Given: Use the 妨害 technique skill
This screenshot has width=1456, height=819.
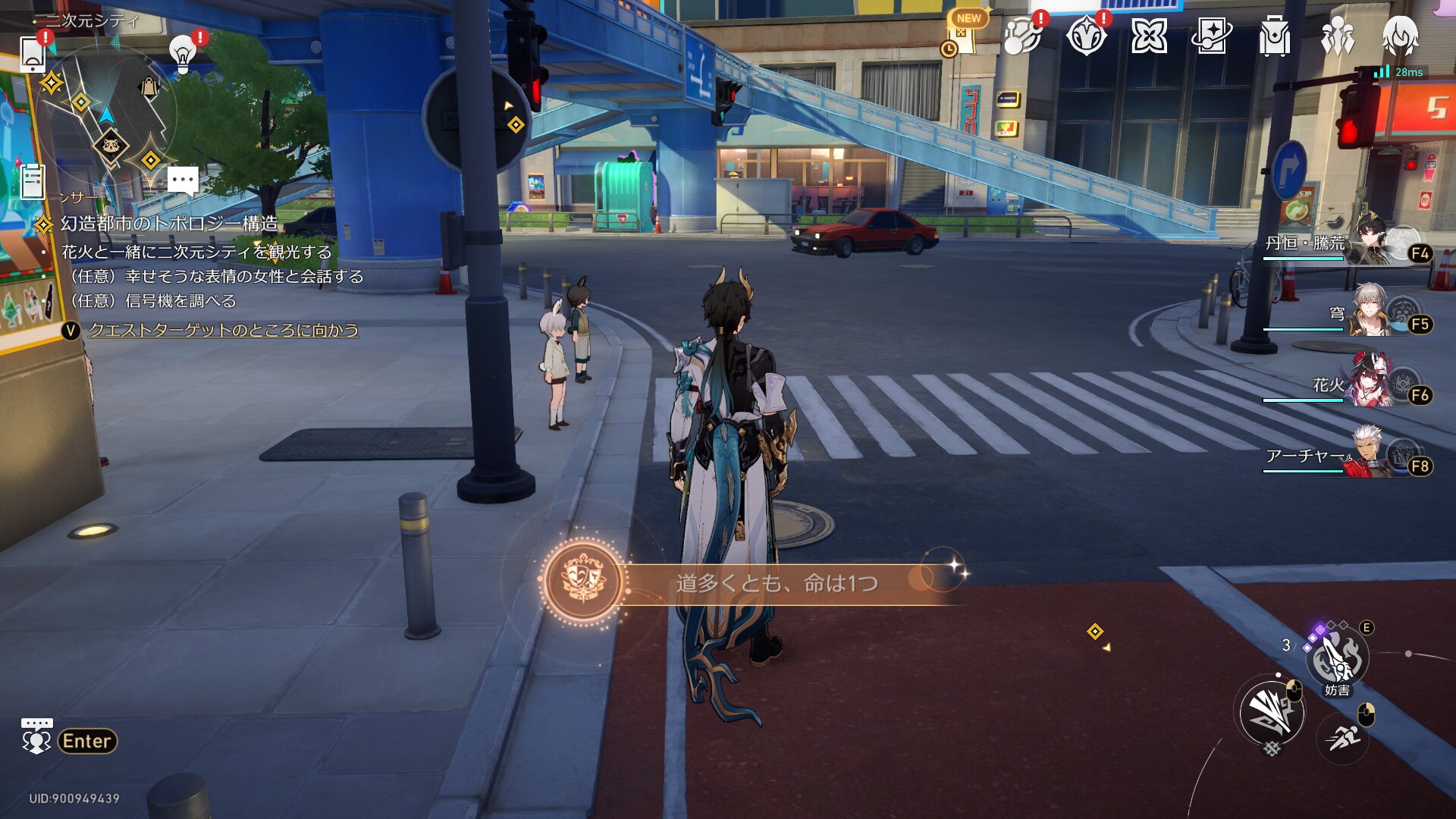Looking at the screenshot, I should click(x=1336, y=658).
